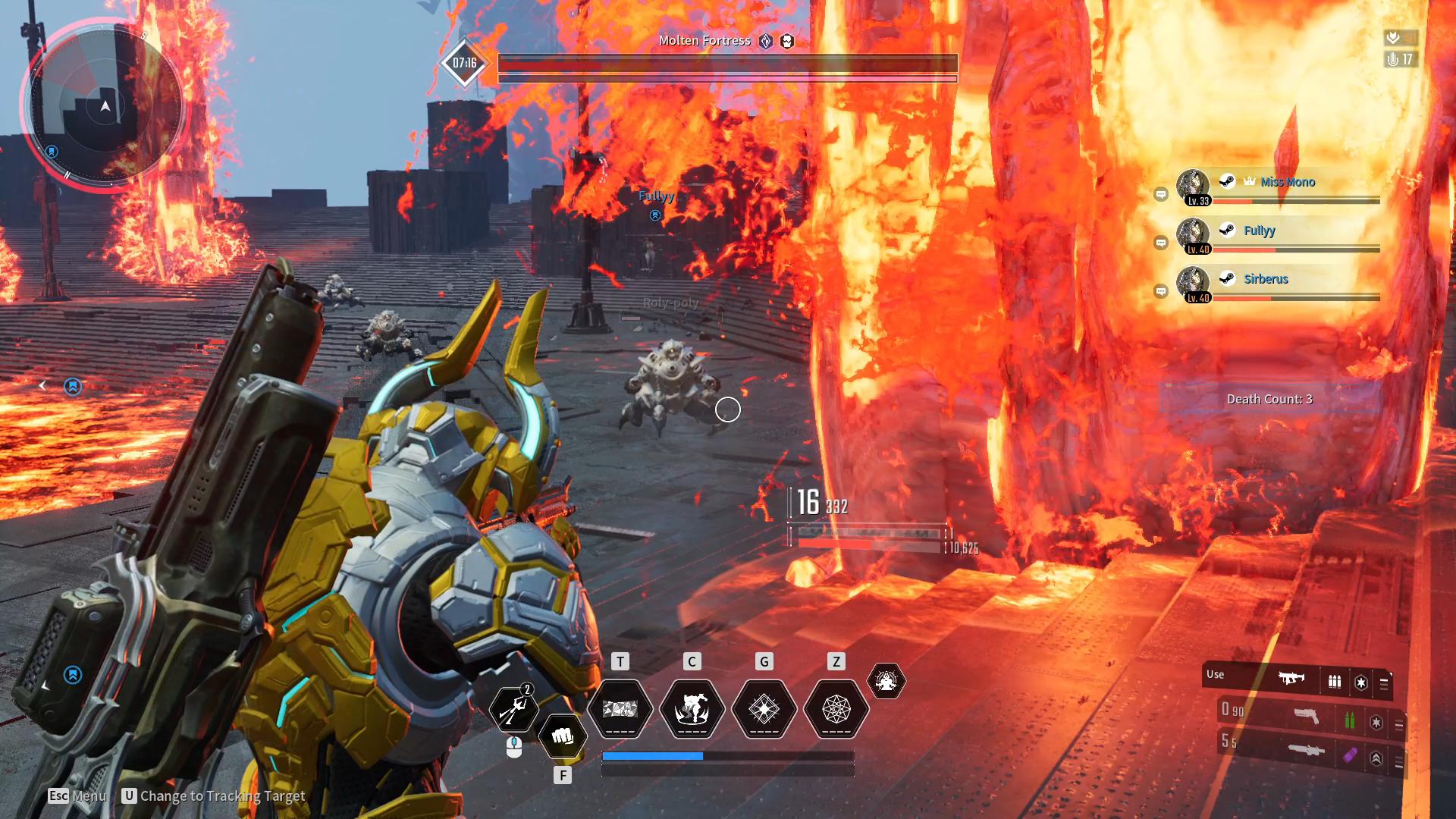This screenshot has height=819, width=1456.
Task: Click the Molten Fortress boss skull icon
Action: 787,41
